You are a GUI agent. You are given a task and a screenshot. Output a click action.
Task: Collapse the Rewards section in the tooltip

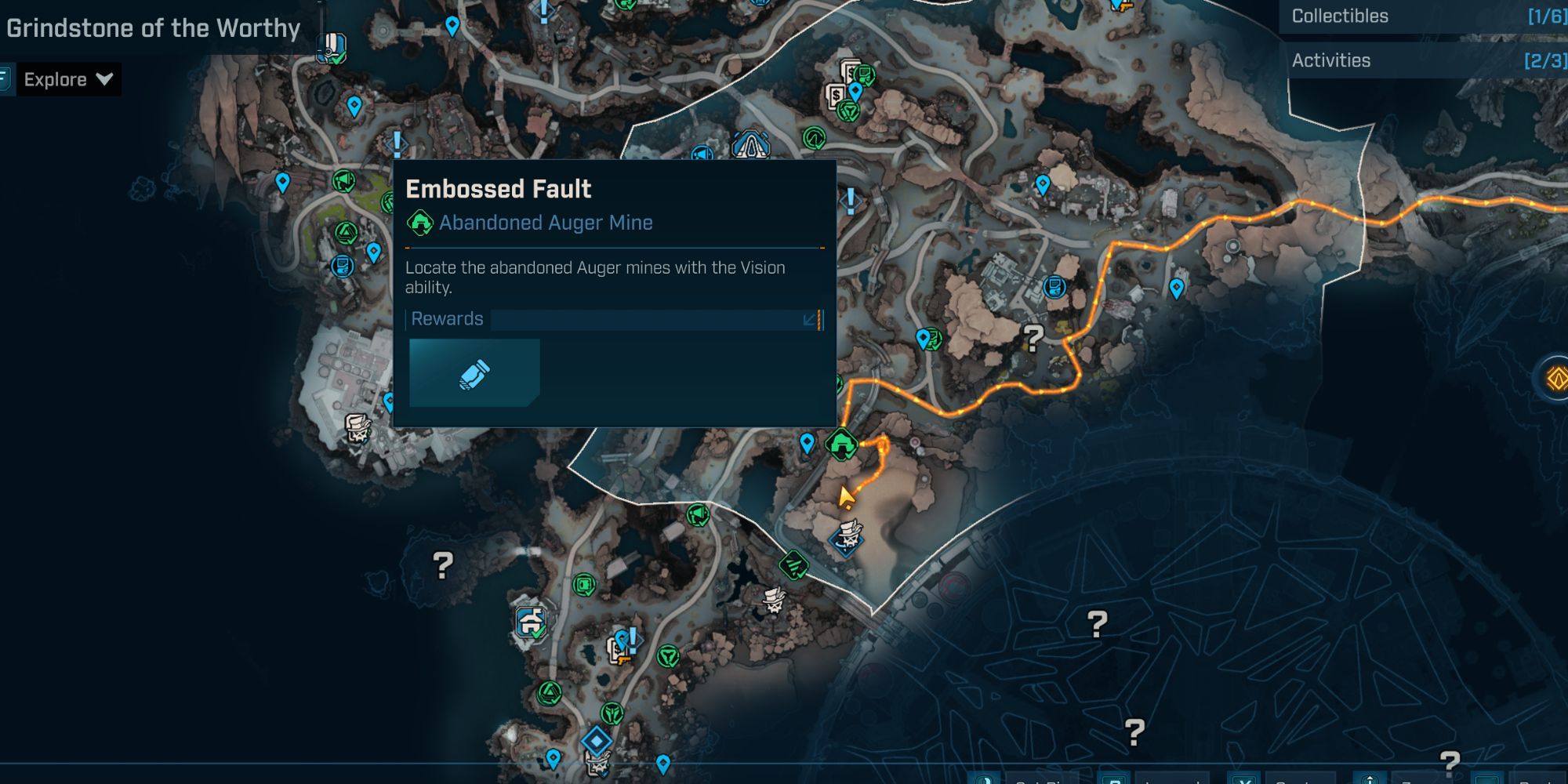pyautogui.click(x=810, y=319)
